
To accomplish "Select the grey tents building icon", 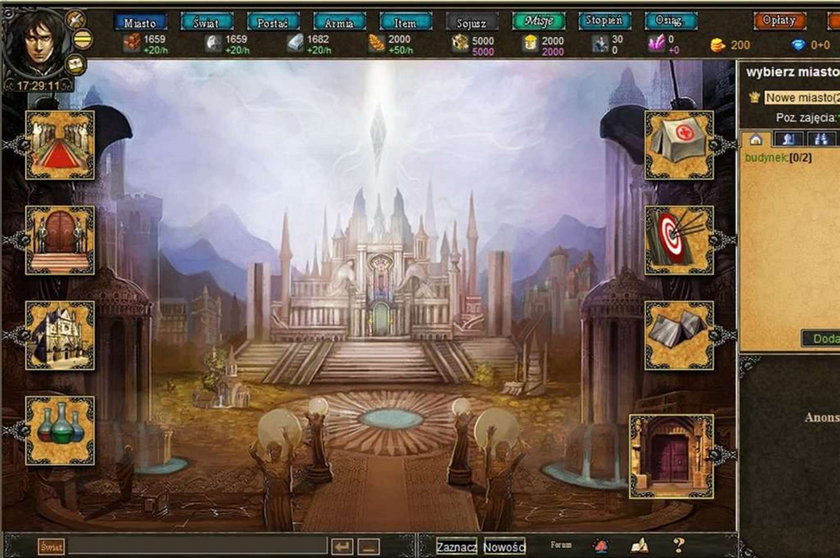I will [x=679, y=335].
